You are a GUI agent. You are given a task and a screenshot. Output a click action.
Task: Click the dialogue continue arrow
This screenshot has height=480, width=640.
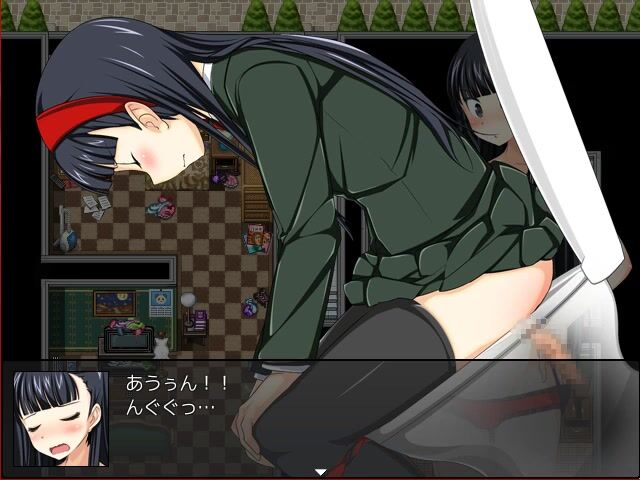pyautogui.click(x=320, y=471)
